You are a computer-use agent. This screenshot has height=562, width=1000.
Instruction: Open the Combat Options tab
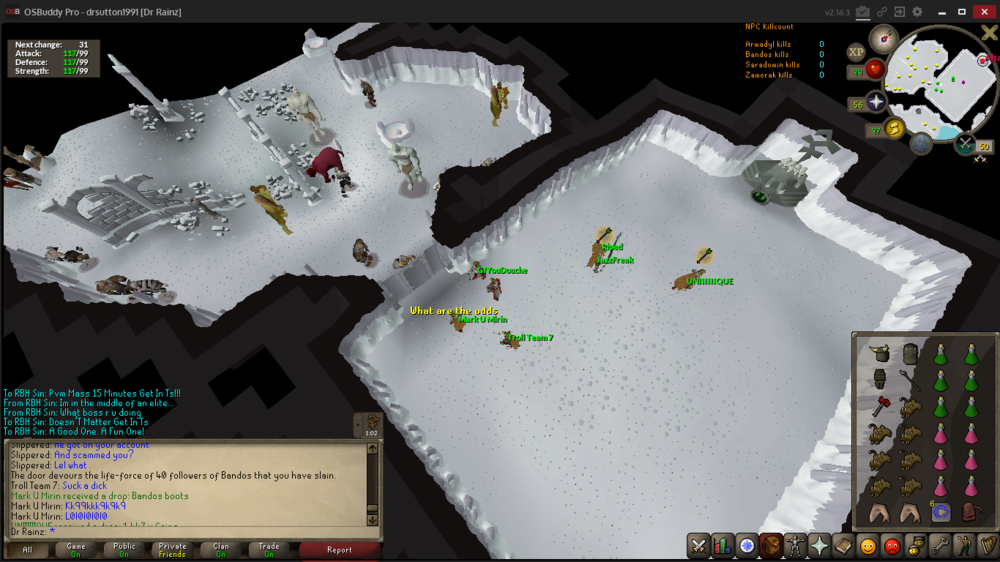[x=699, y=546]
